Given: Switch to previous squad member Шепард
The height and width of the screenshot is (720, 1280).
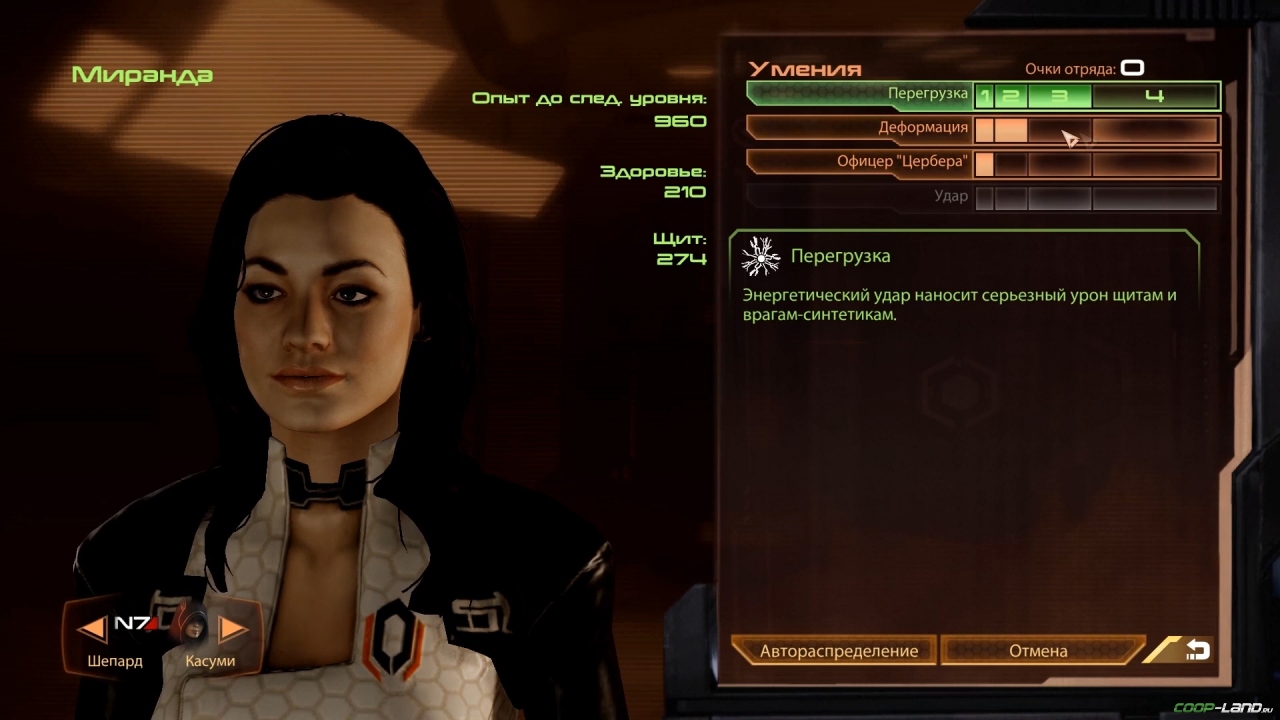Looking at the screenshot, I should tap(93, 629).
